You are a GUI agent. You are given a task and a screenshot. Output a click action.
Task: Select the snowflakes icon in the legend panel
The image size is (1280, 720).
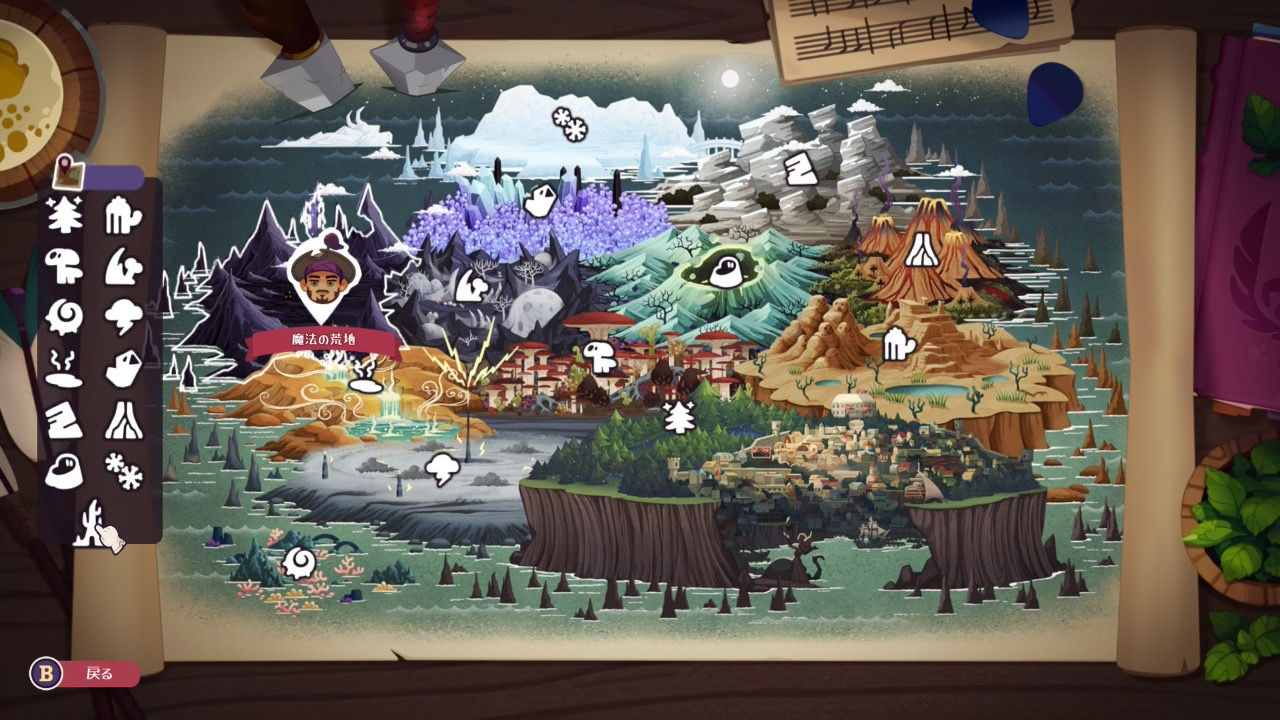coord(124,470)
